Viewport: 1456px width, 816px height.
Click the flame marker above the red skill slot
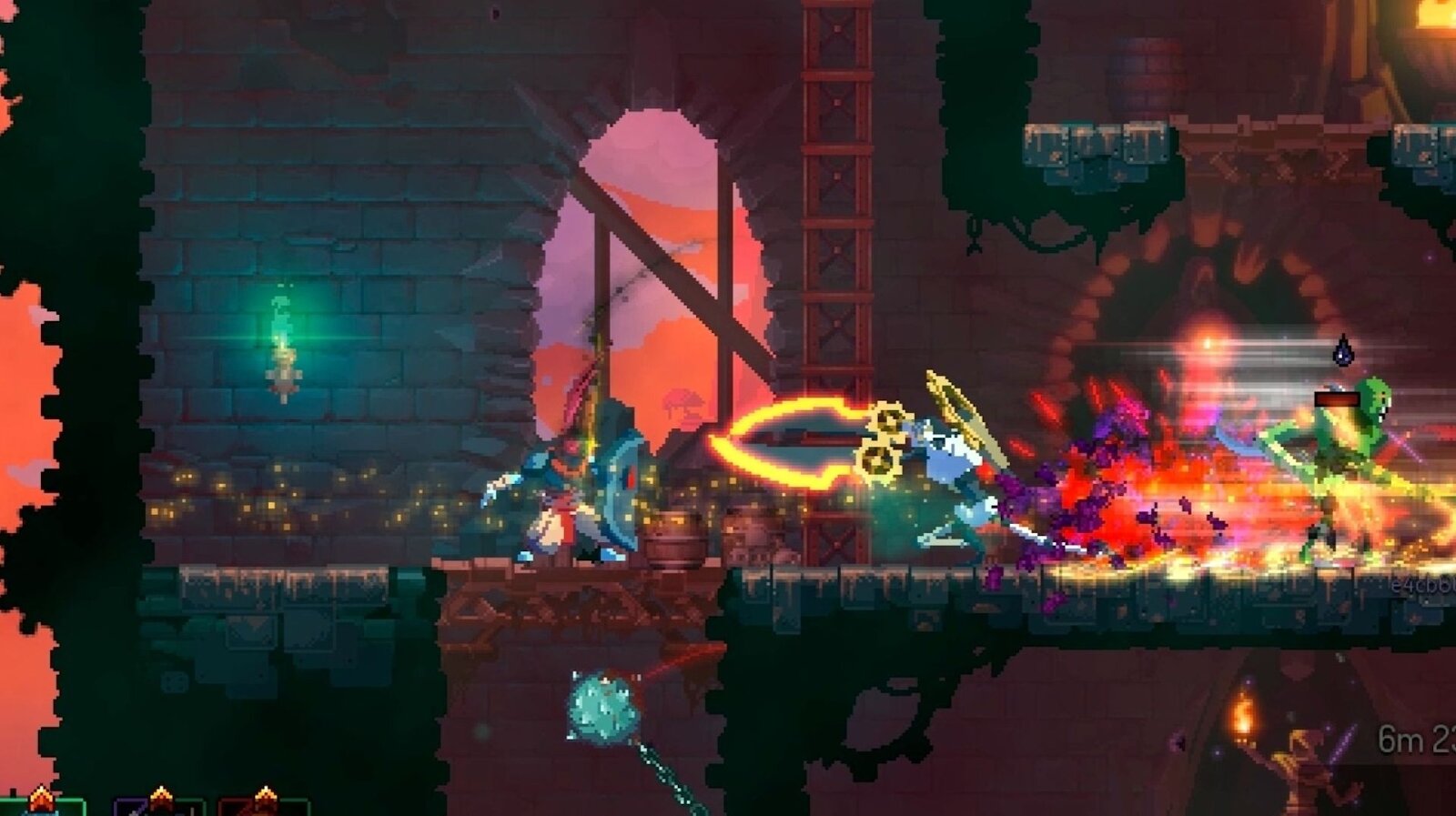pyautogui.click(x=267, y=791)
